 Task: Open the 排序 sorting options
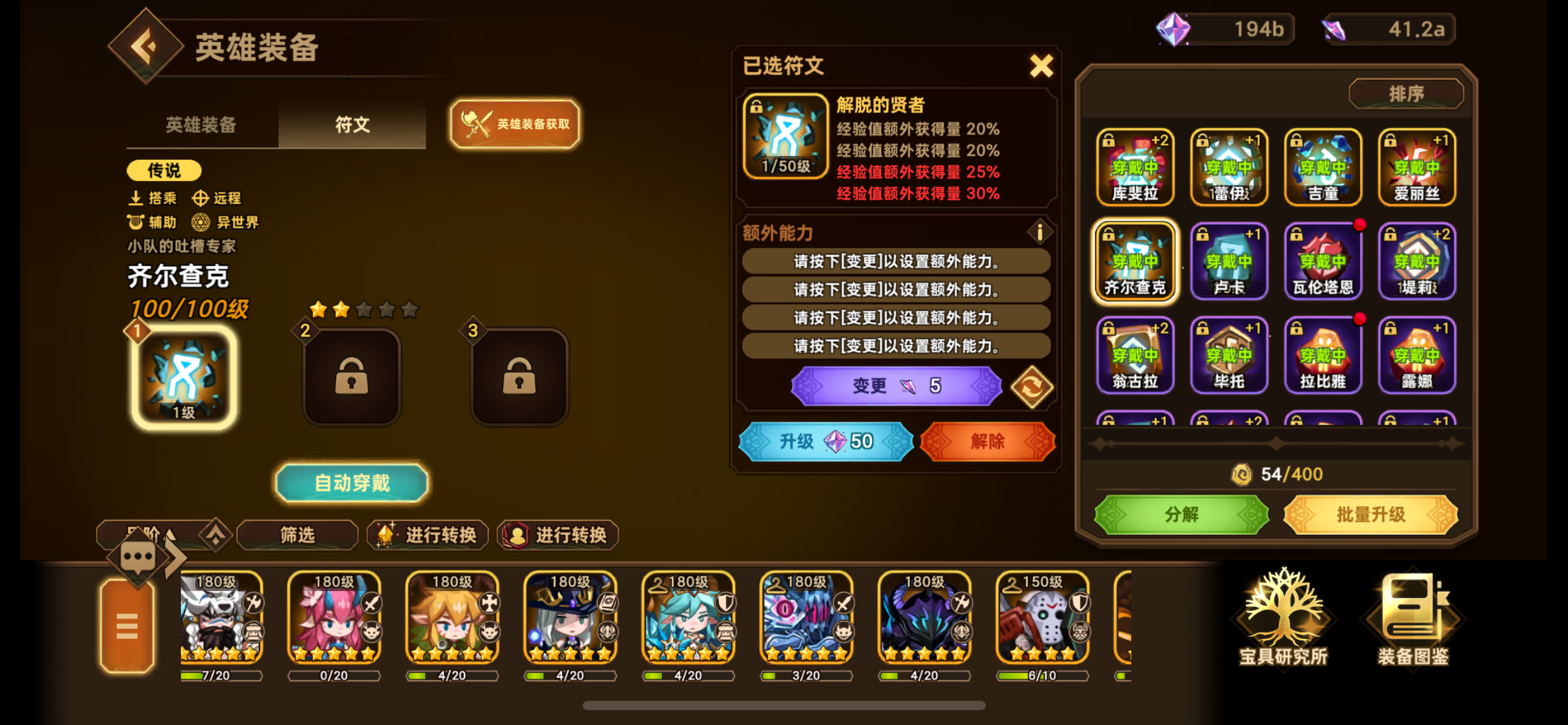coord(1406,93)
